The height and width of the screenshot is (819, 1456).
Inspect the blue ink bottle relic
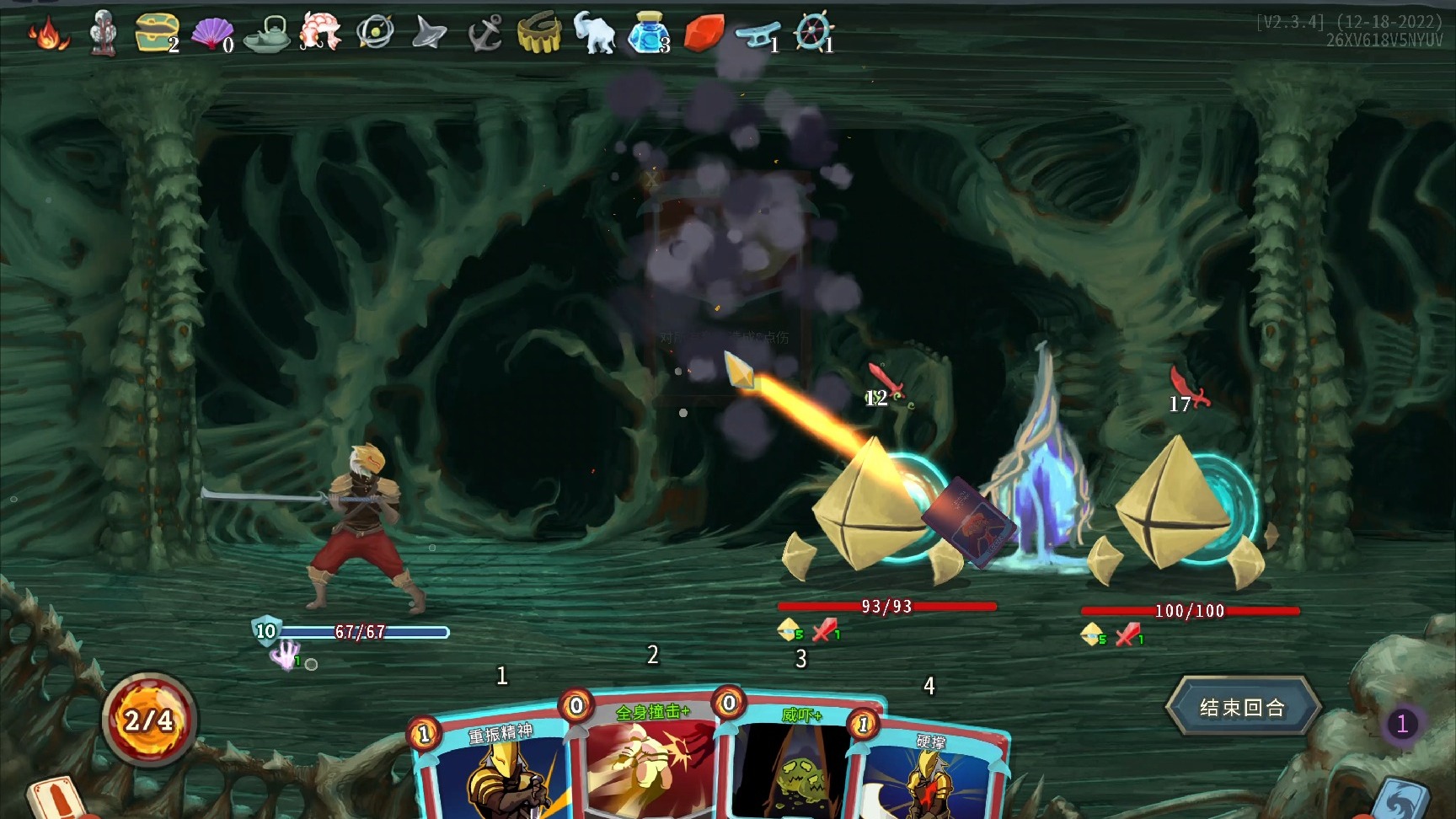pos(648,34)
